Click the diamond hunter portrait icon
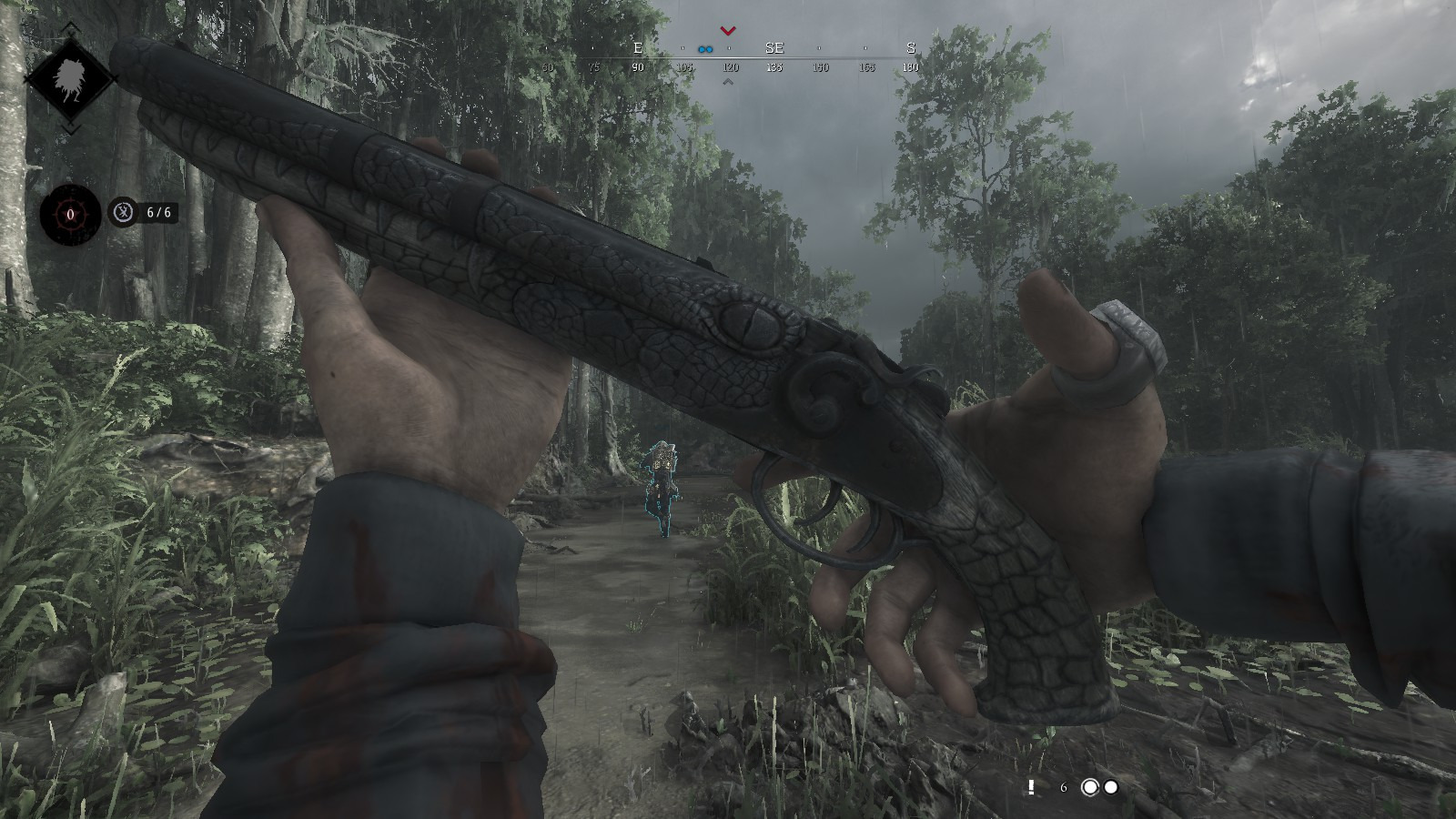This screenshot has height=819, width=1456. (69, 78)
